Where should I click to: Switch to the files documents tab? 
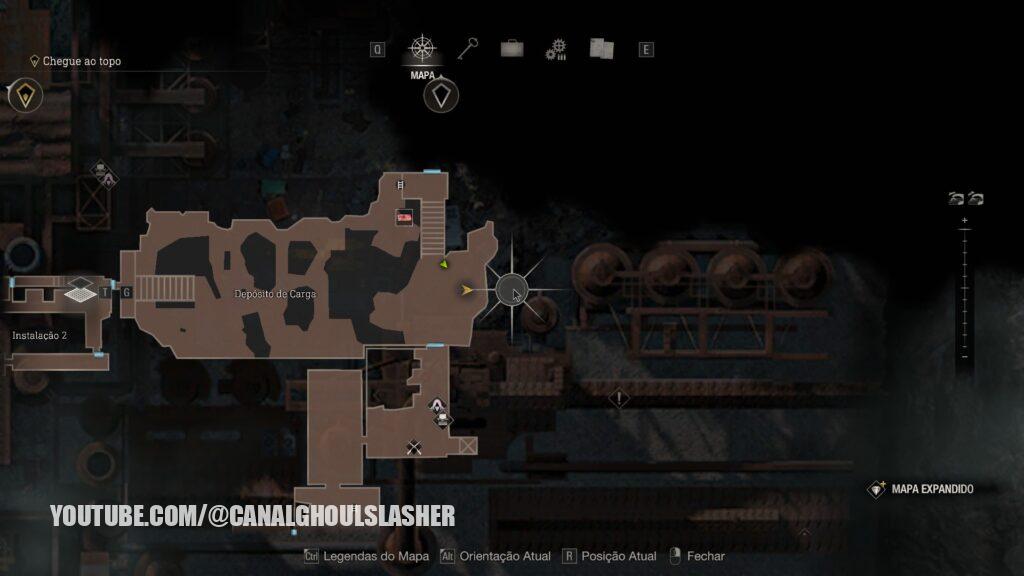[x=601, y=49]
